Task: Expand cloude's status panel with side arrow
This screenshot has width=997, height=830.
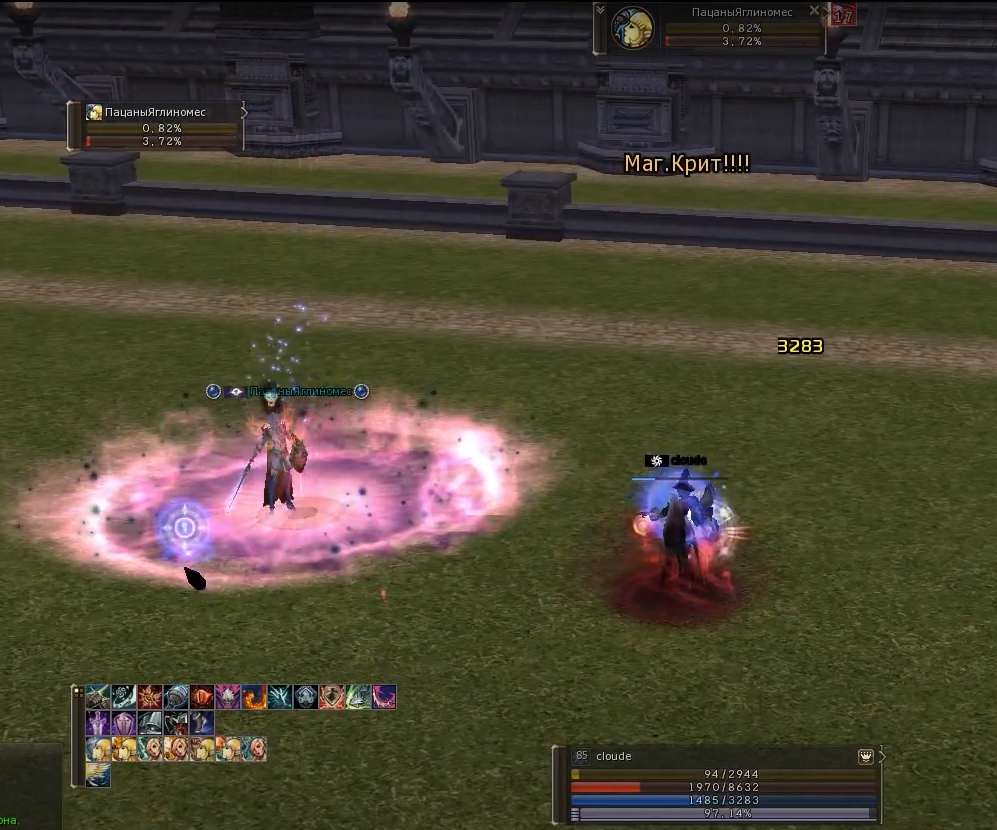Action: pyautogui.click(x=882, y=757)
